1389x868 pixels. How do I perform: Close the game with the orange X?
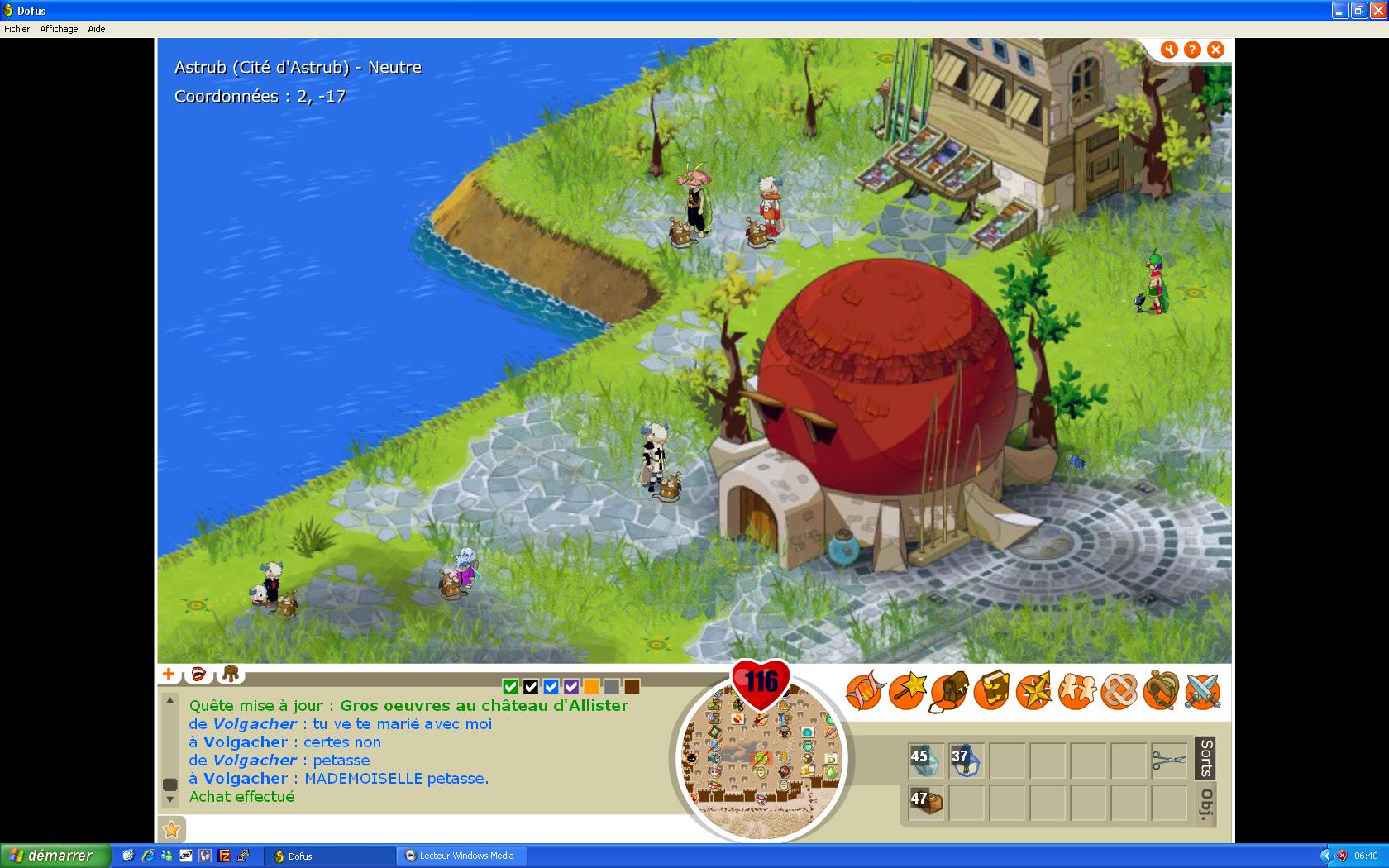(x=1215, y=50)
